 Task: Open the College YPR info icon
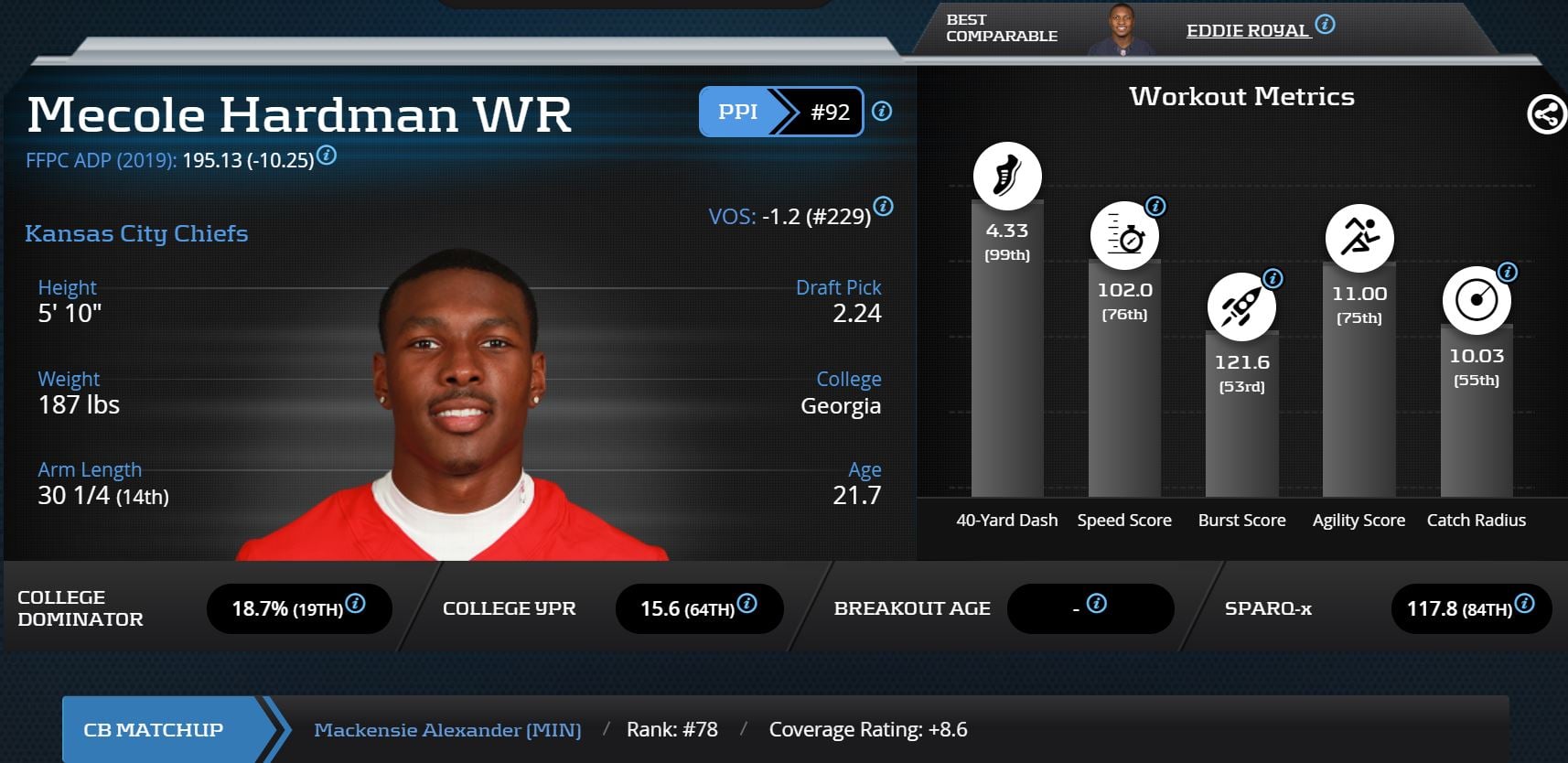pos(746,604)
